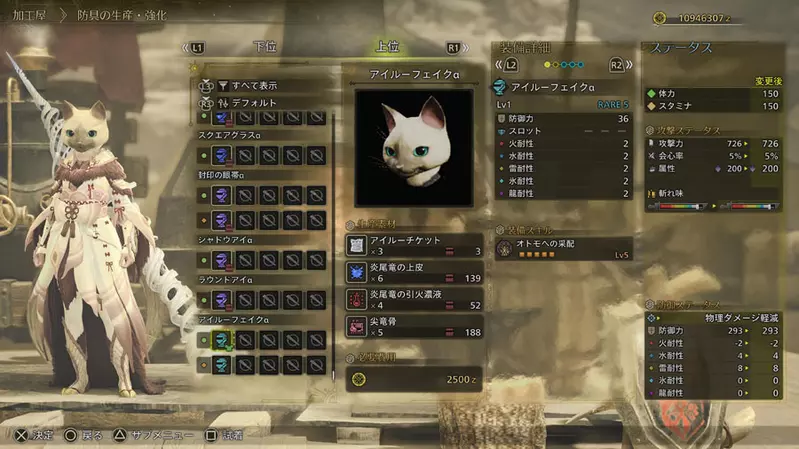Switch to the 上位 high-rank tab

(387, 47)
